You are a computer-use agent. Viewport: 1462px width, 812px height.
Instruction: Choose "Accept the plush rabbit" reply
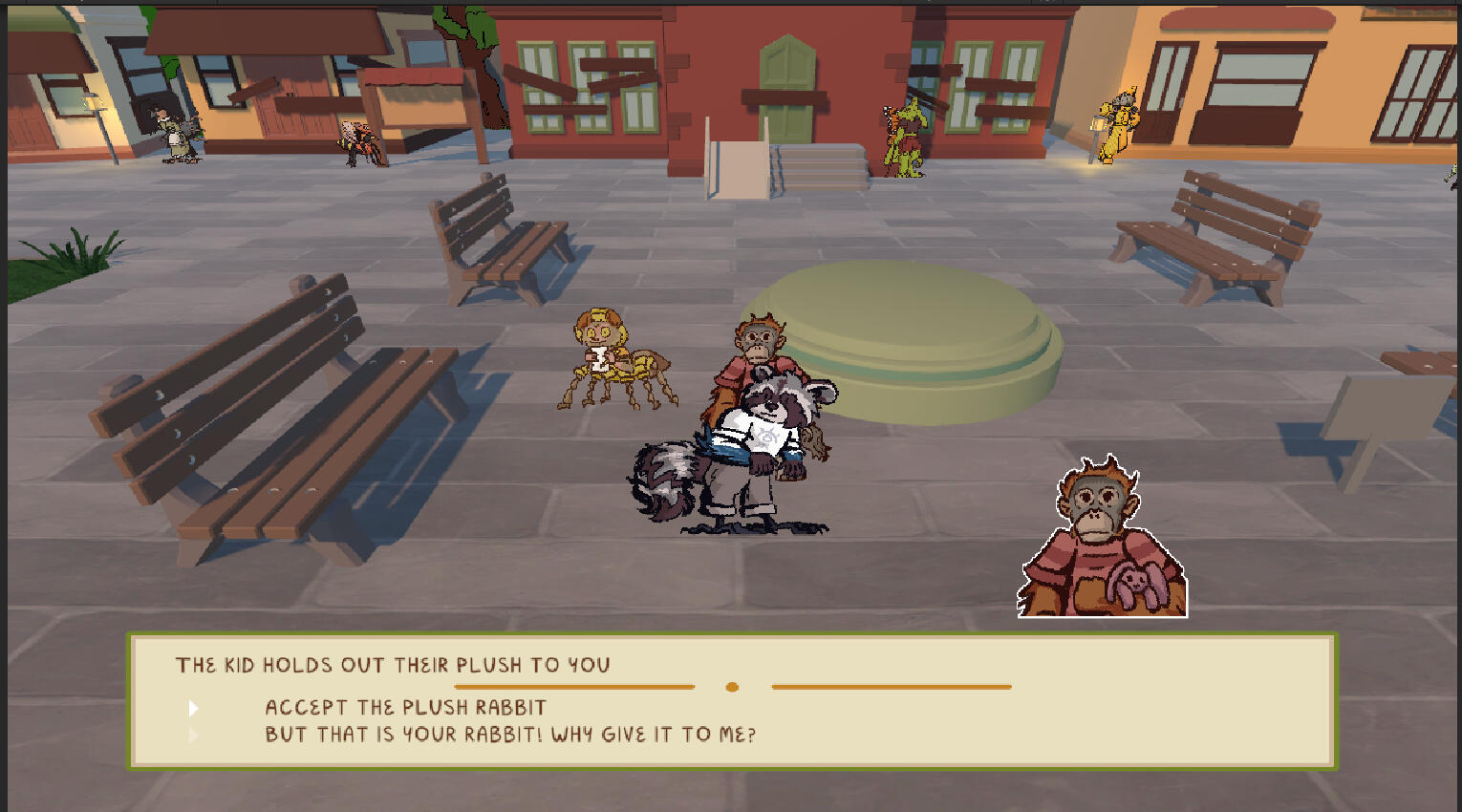(x=405, y=708)
